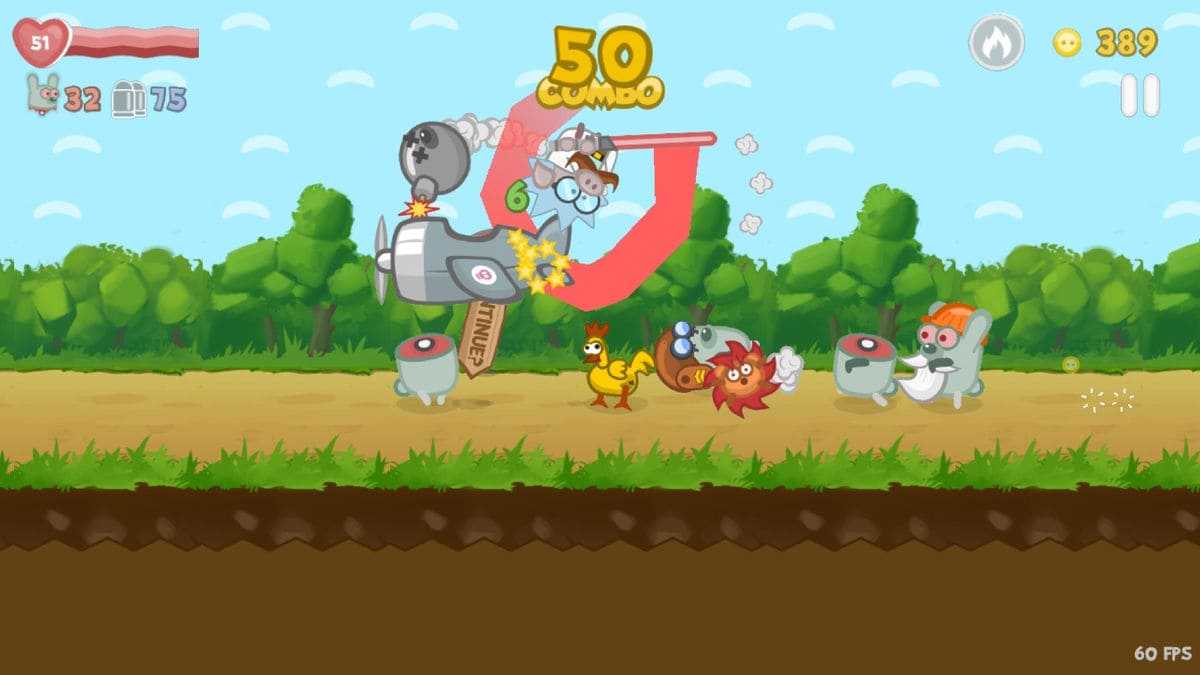Activate the flame special ability
This screenshot has height=675, width=1200.
[996, 43]
